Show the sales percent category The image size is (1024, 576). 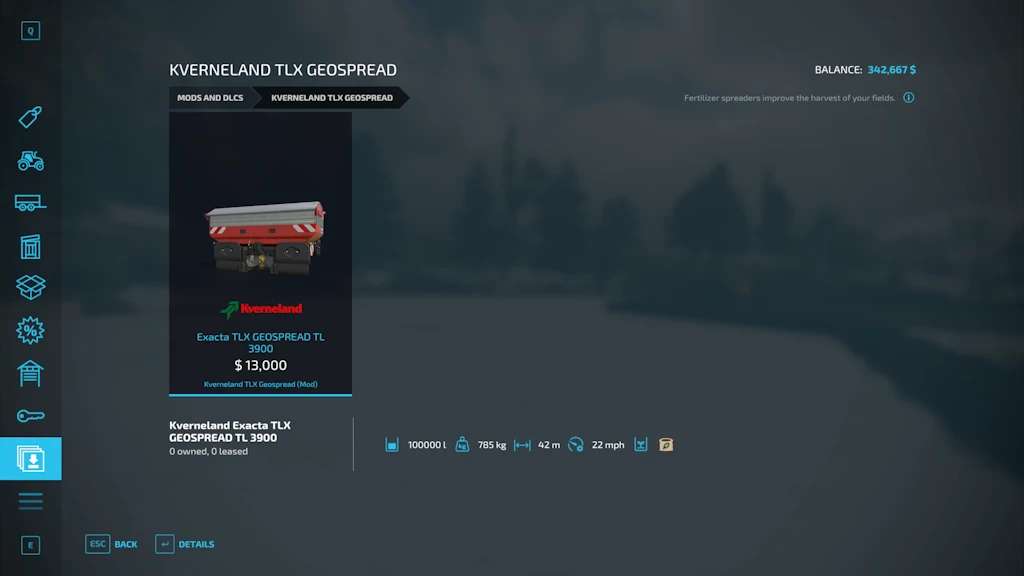coord(30,330)
